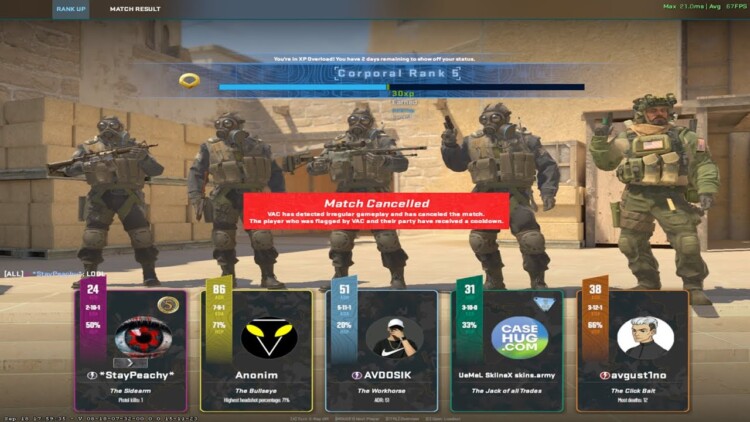750x422 pixels.
Task: Open the Match Result tab
Action: point(135,9)
